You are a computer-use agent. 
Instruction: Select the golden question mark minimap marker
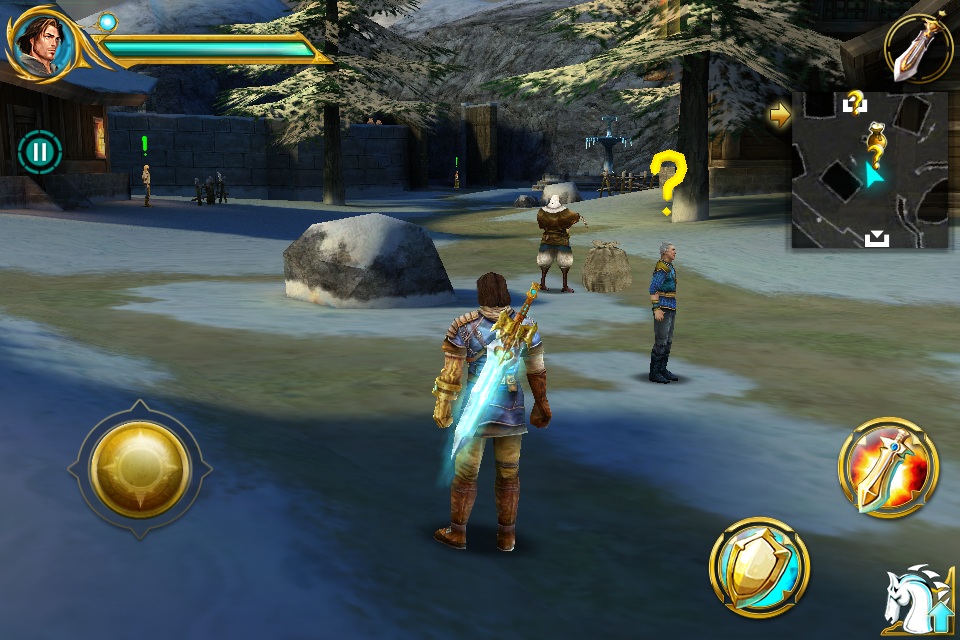click(x=876, y=144)
